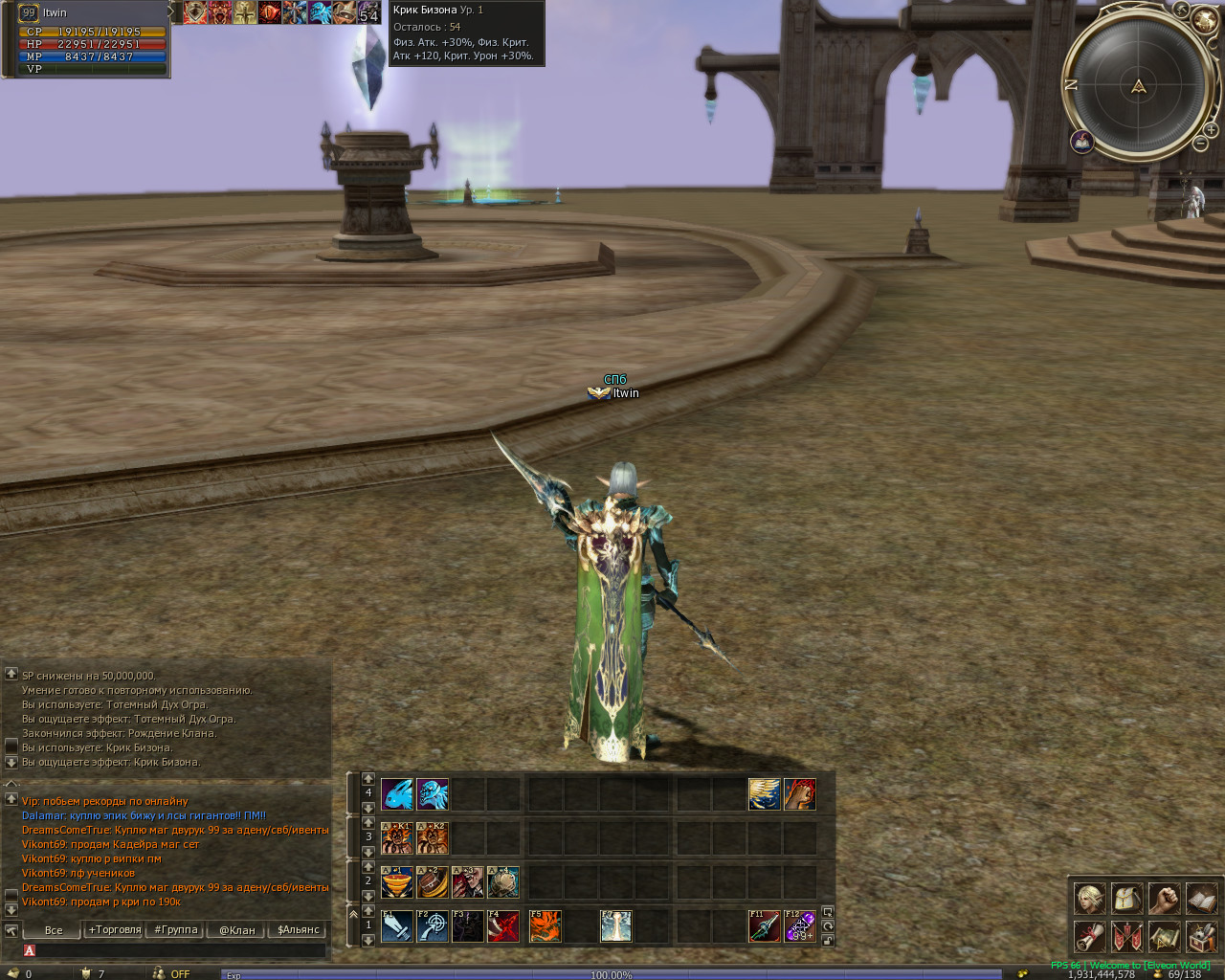Open the character status menu icon
The width and height of the screenshot is (1225, 980).
pyautogui.click(x=1089, y=899)
